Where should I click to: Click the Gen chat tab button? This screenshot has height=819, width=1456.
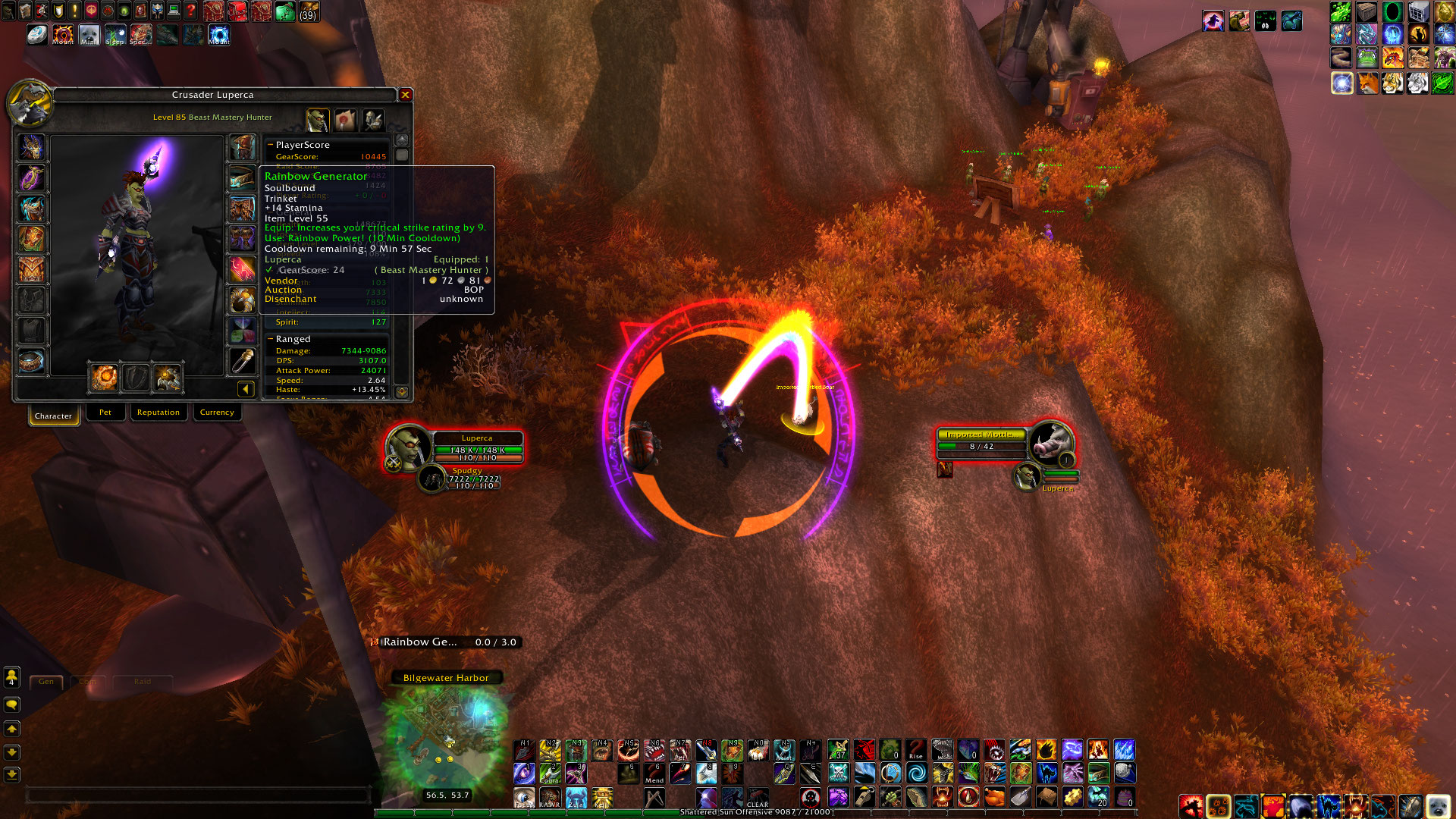tap(45, 682)
